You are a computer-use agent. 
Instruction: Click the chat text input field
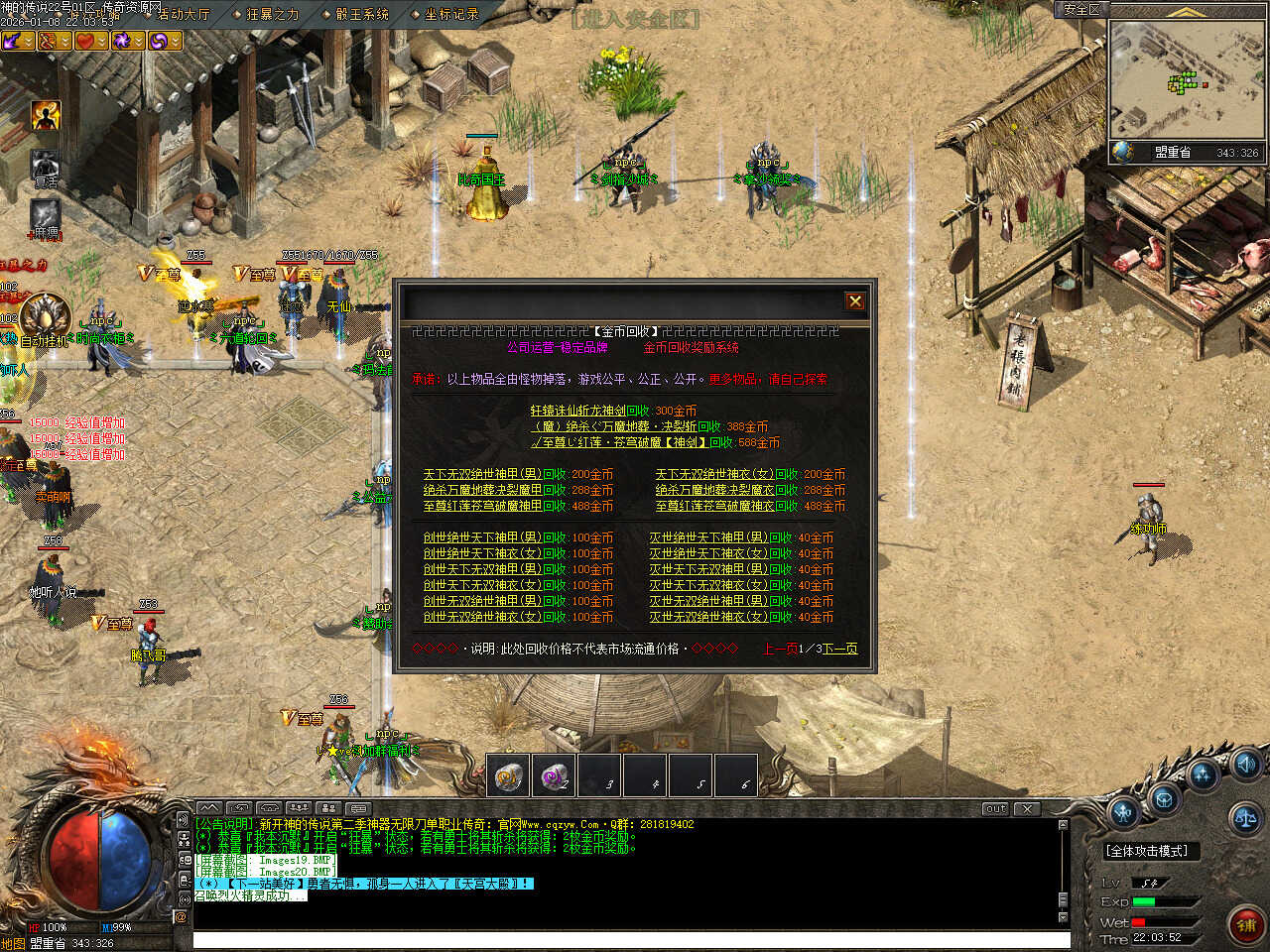pyautogui.click(x=625, y=939)
